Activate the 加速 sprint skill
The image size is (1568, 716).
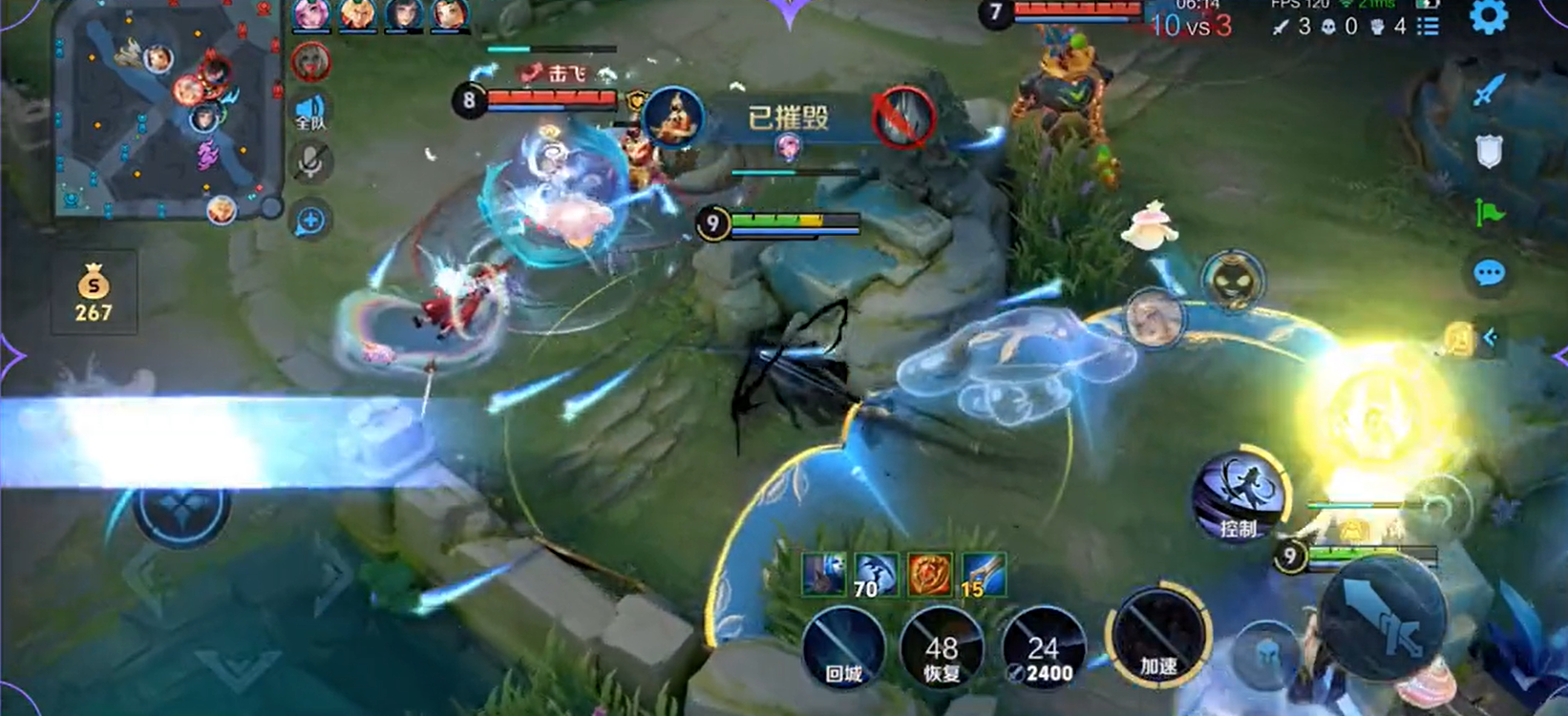click(x=1159, y=636)
